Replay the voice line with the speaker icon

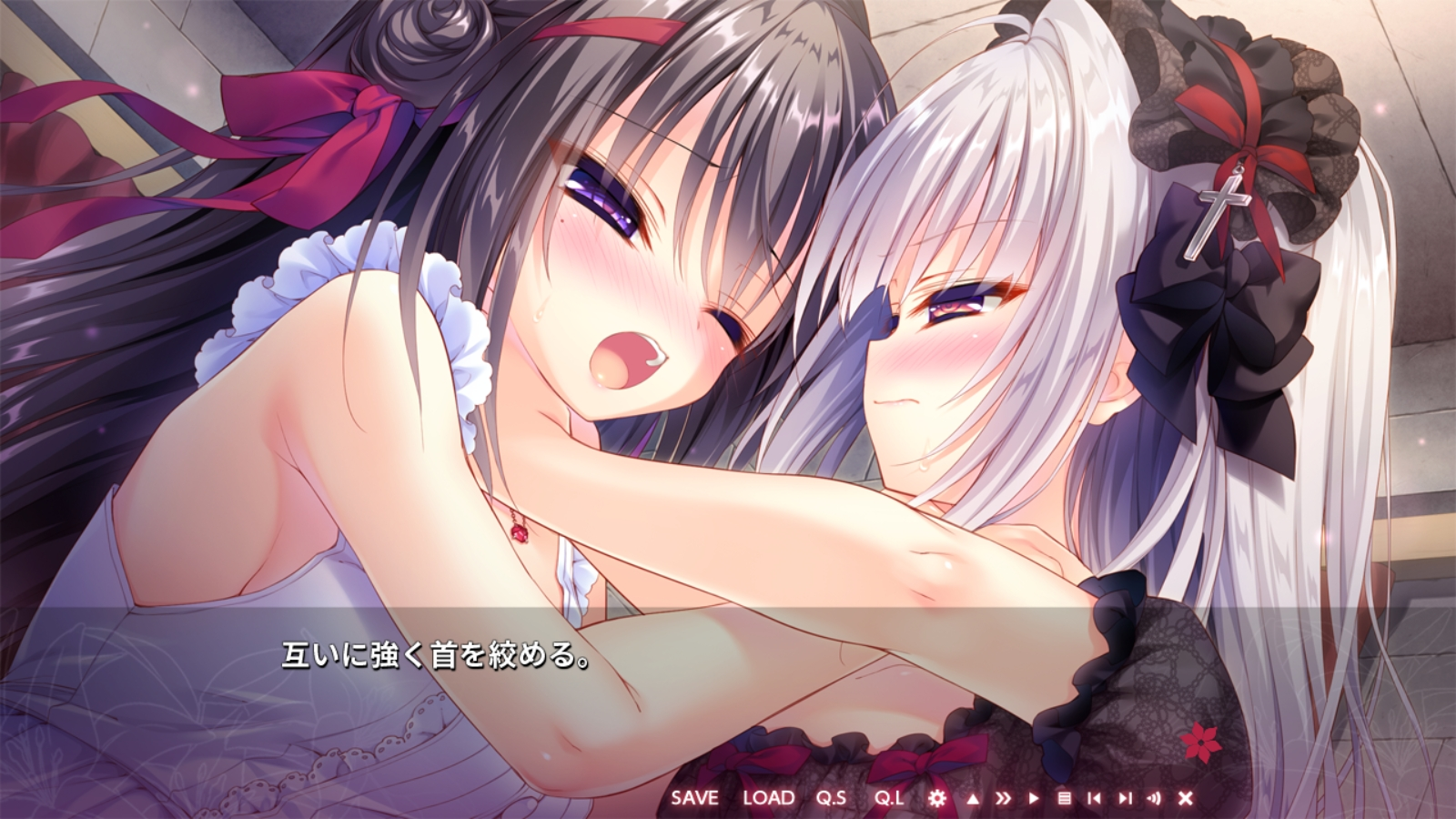(x=1156, y=797)
